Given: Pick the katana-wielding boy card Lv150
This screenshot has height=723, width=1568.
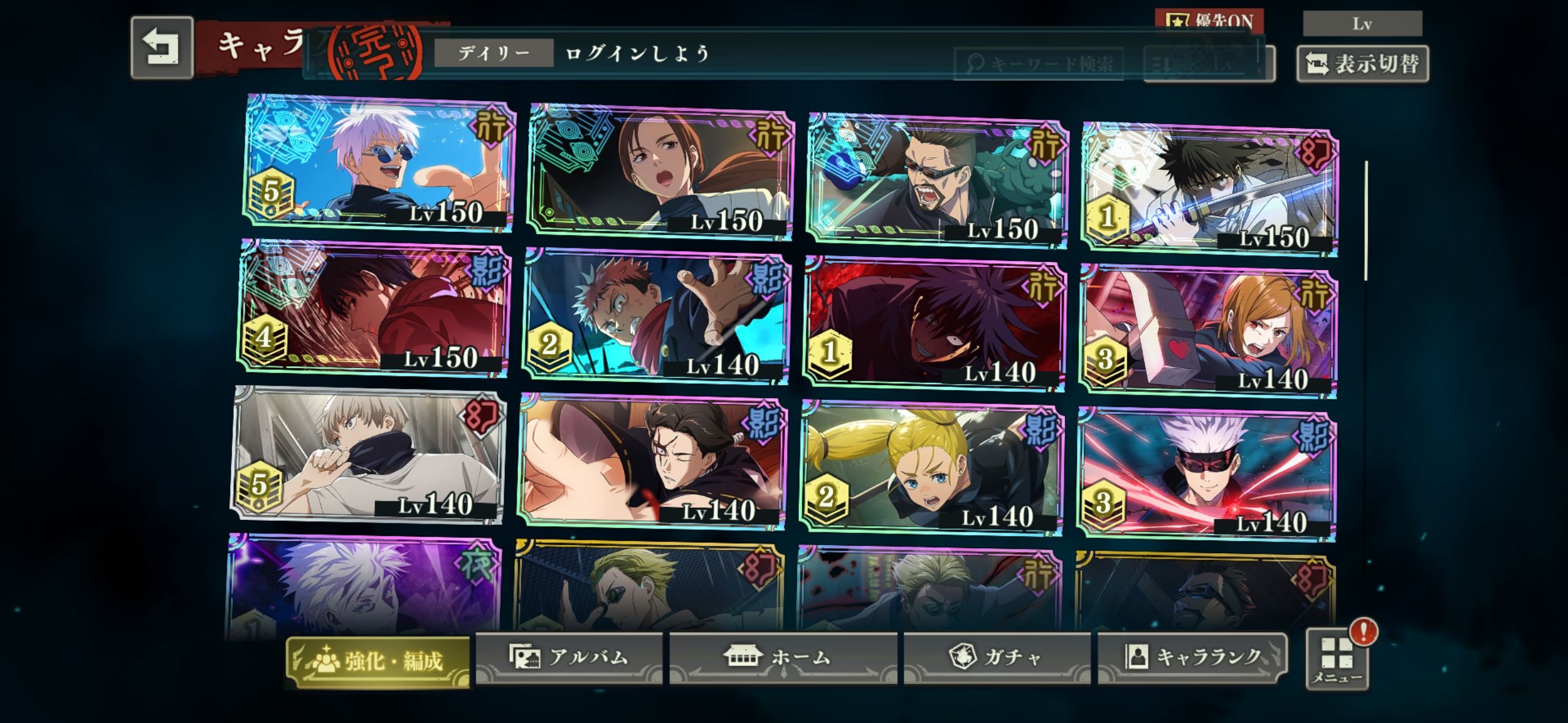Looking at the screenshot, I should tap(1209, 188).
